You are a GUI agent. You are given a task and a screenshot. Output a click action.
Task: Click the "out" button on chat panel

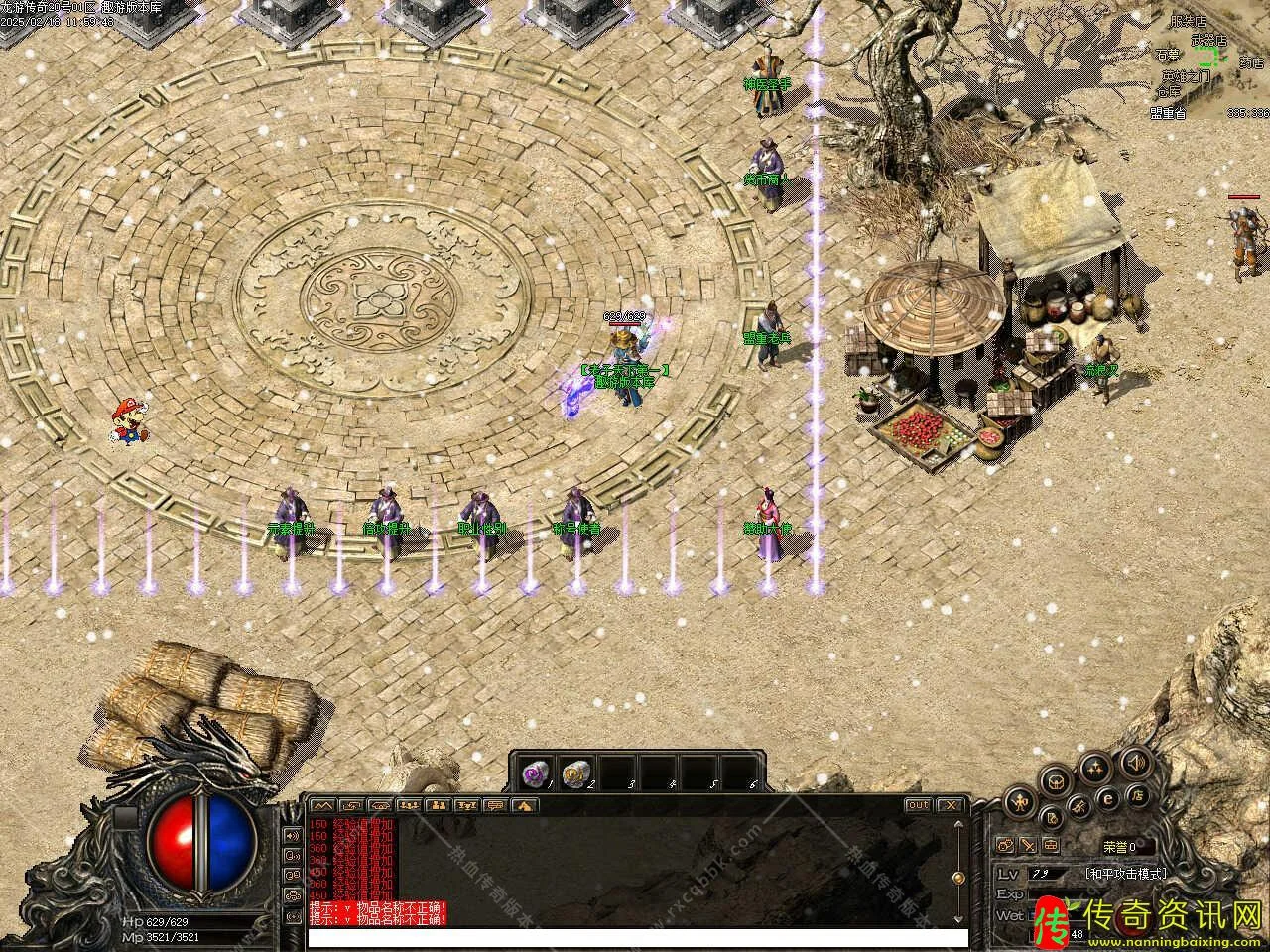[918, 805]
